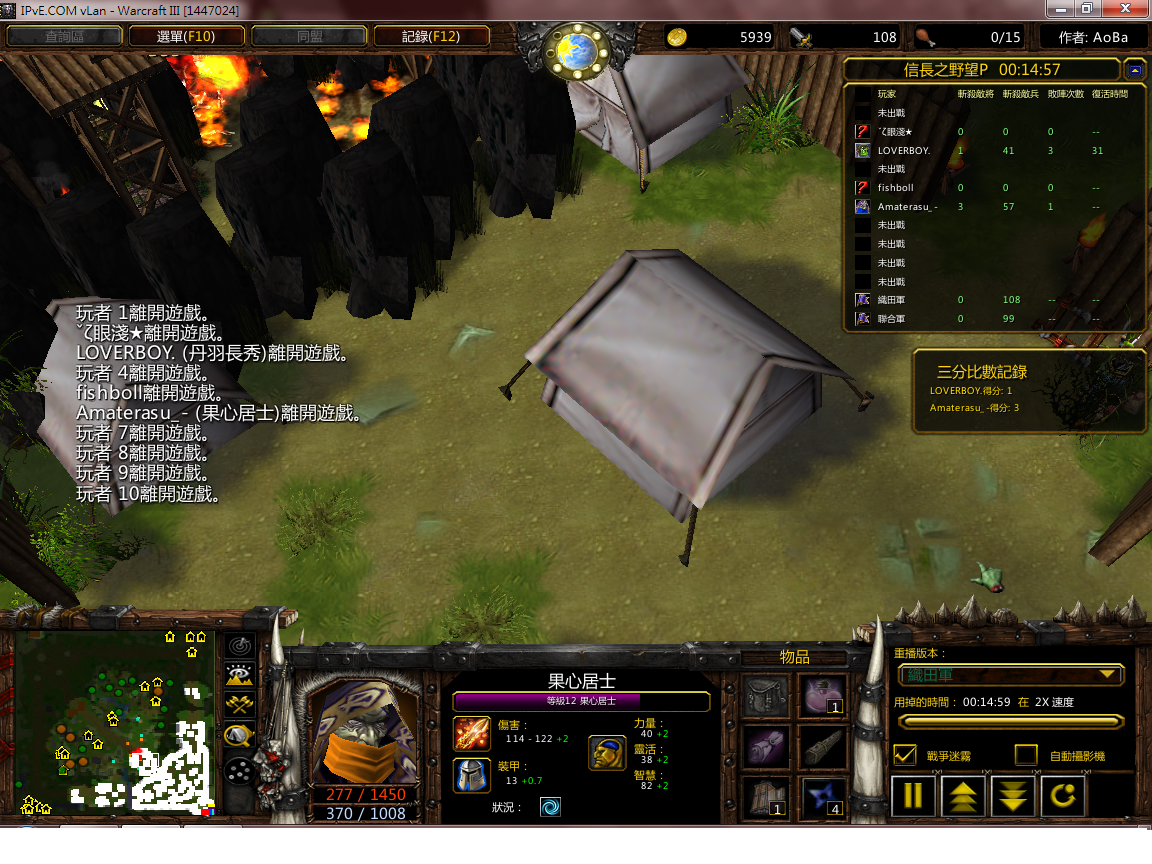This screenshot has width=1152, height=864.
Task: Select the pink potion inventory slot
Action: [x=823, y=697]
